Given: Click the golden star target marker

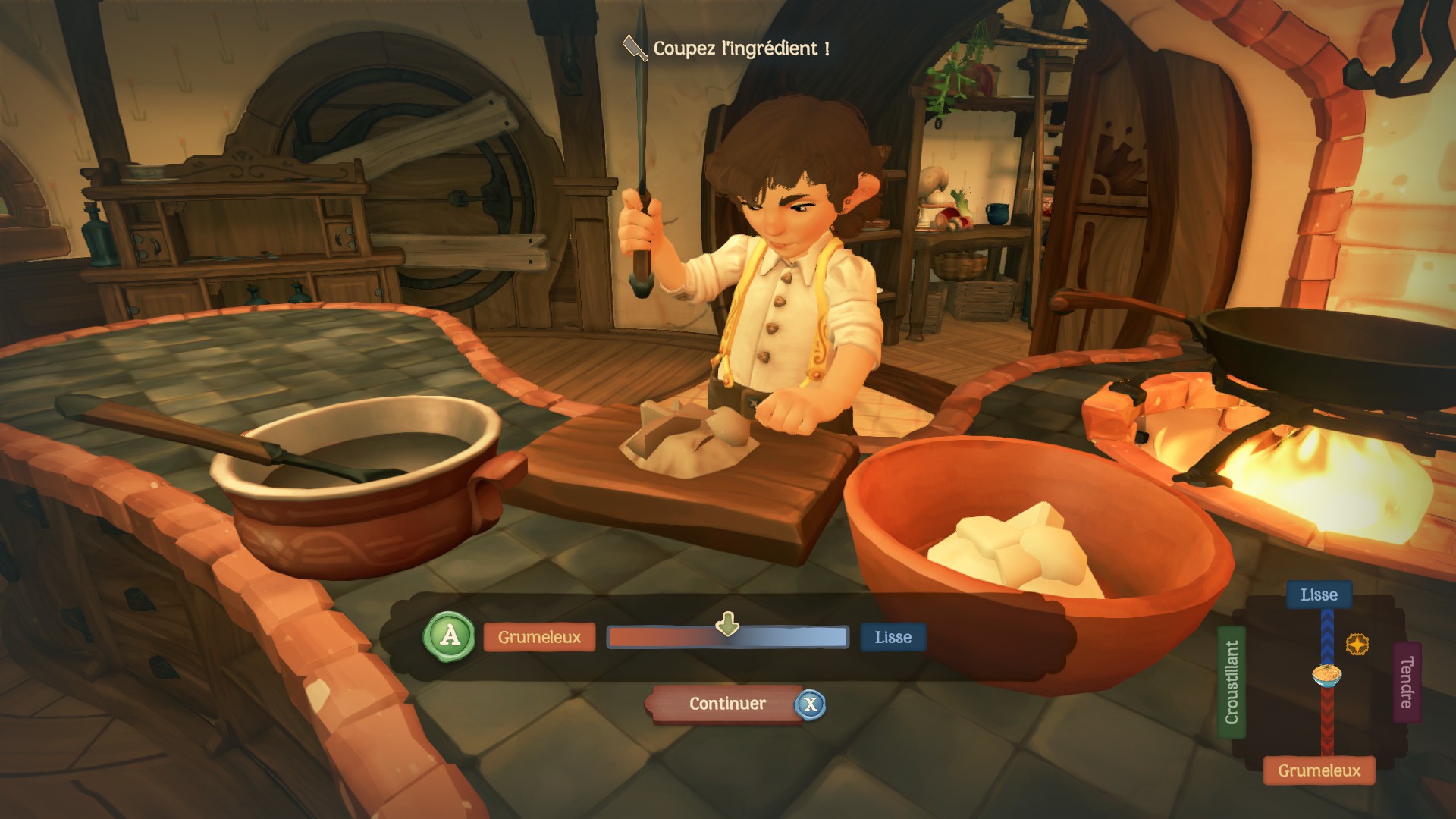Looking at the screenshot, I should pos(1357,645).
